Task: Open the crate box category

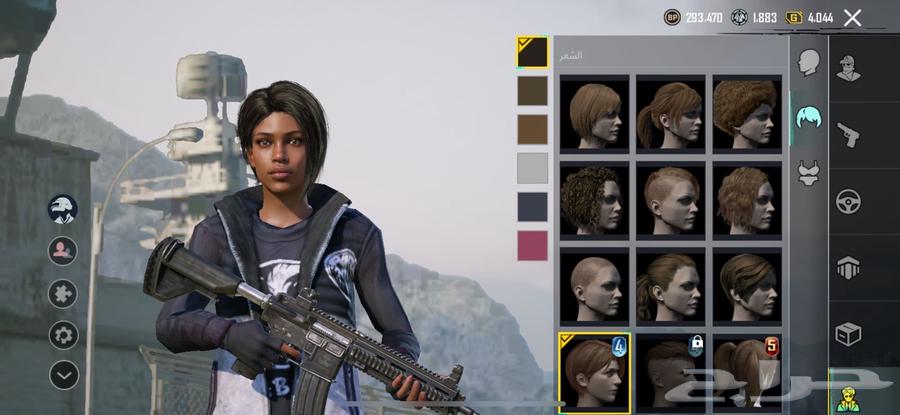Action: coord(849,334)
